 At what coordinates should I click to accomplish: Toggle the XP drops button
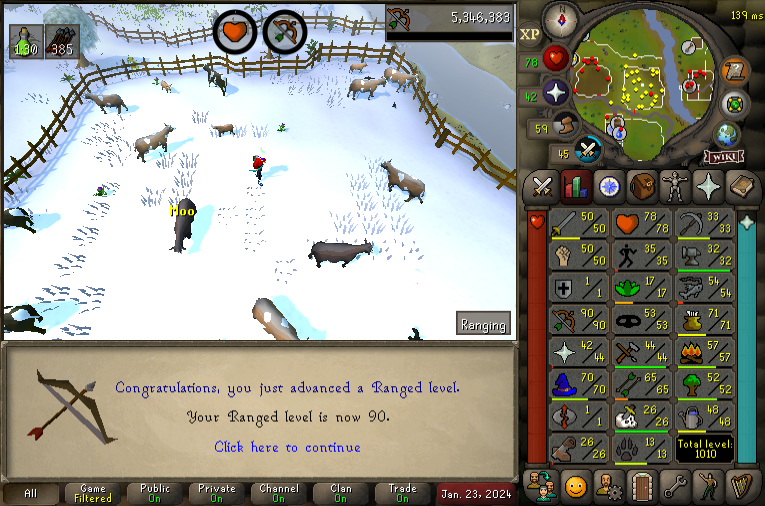pyautogui.click(x=530, y=33)
